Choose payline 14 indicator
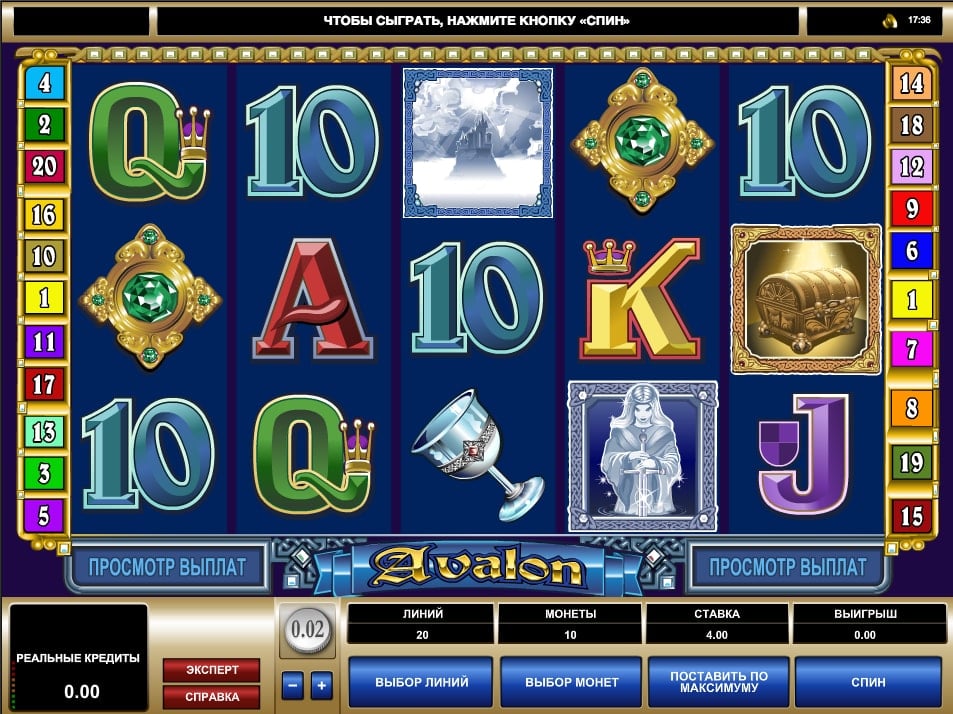 [x=911, y=83]
